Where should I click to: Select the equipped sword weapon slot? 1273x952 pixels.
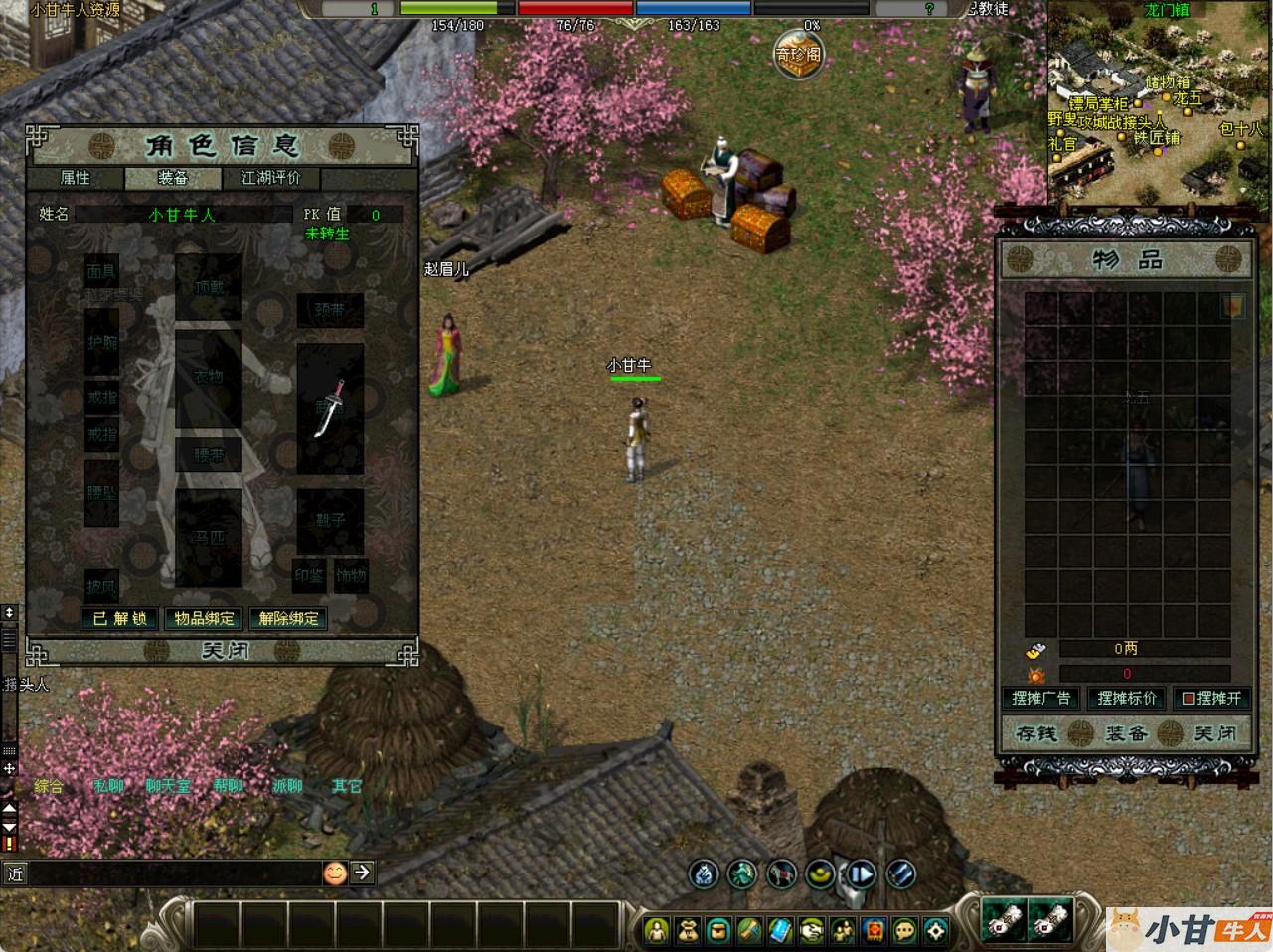pos(330,408)
